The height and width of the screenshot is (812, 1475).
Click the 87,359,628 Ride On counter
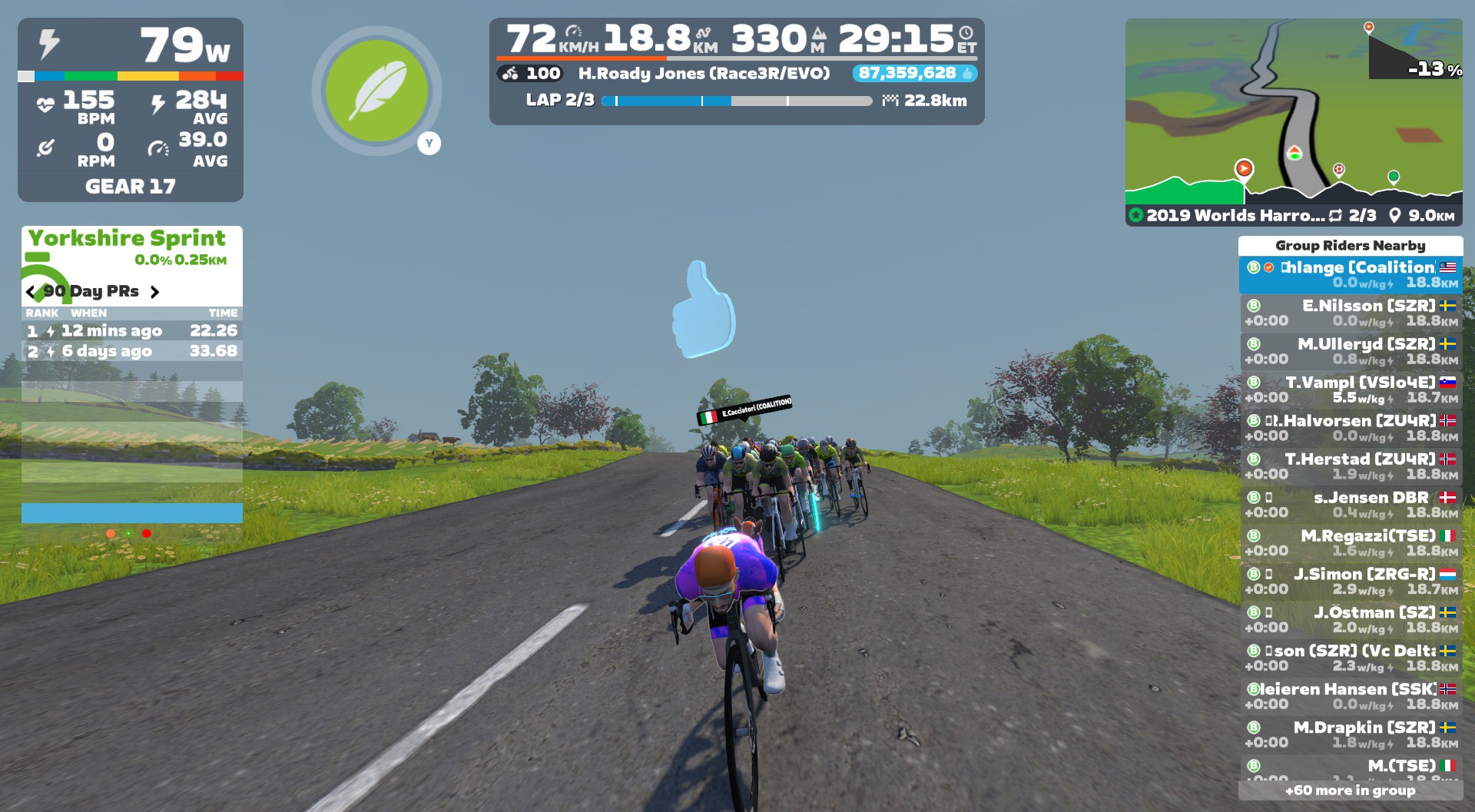[914, 73]
